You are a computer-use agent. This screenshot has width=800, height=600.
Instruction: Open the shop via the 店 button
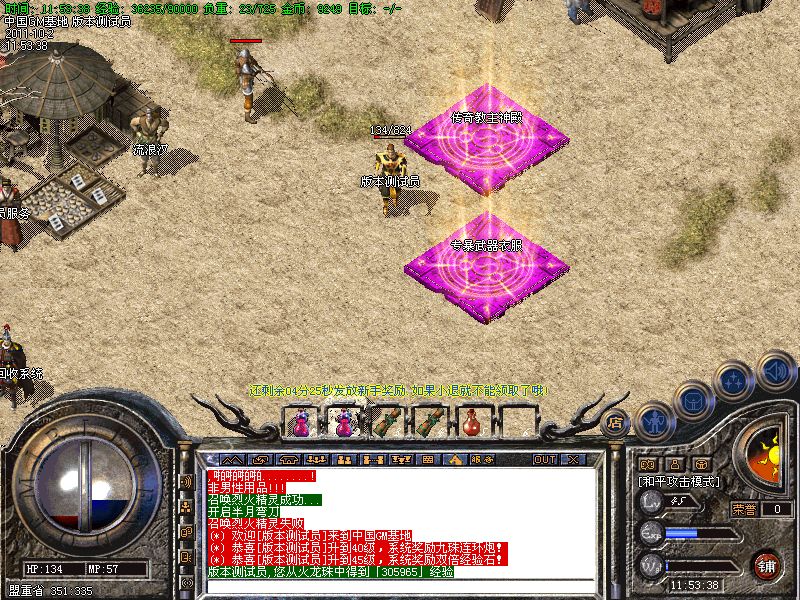pyautogui.click(x=617, y=422)
